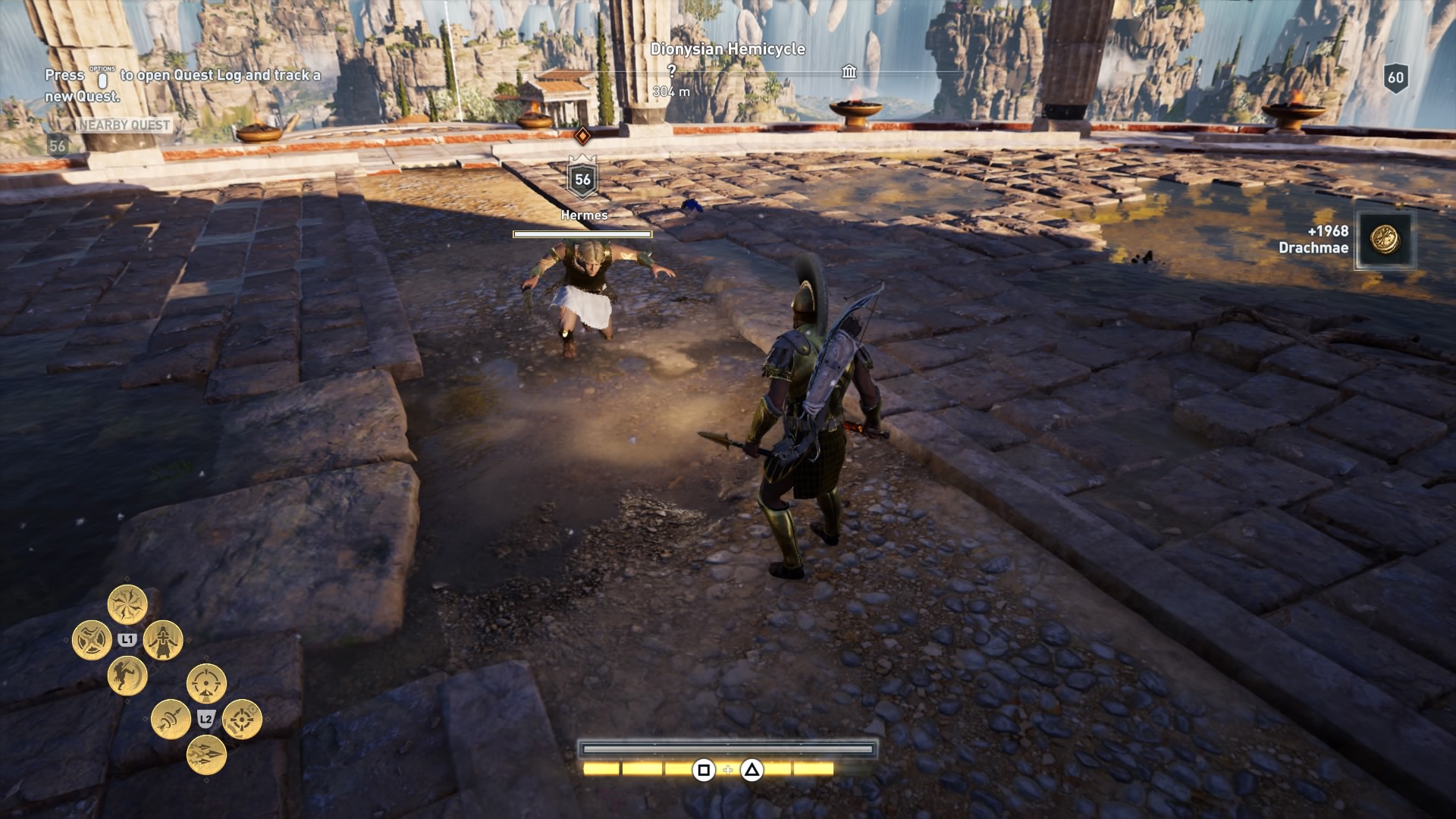Image resolution: width=1456 pixels, height=819 pixels.
Task: Activate the triple arrowhead ranged ability
Action: (x=206, y=755)
